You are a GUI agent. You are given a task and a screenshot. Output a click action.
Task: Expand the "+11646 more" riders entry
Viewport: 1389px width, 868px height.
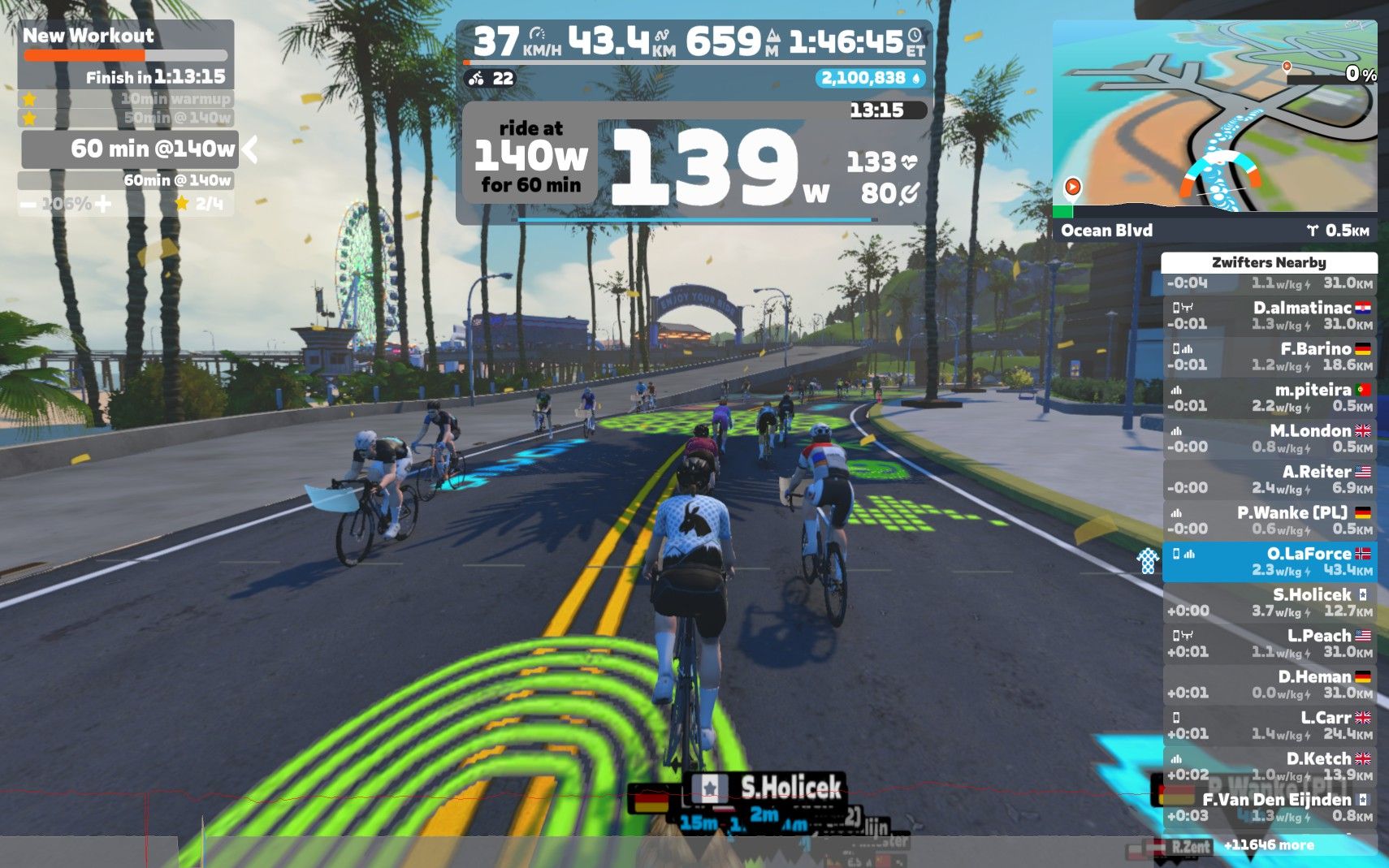[x=1269, y=845]
